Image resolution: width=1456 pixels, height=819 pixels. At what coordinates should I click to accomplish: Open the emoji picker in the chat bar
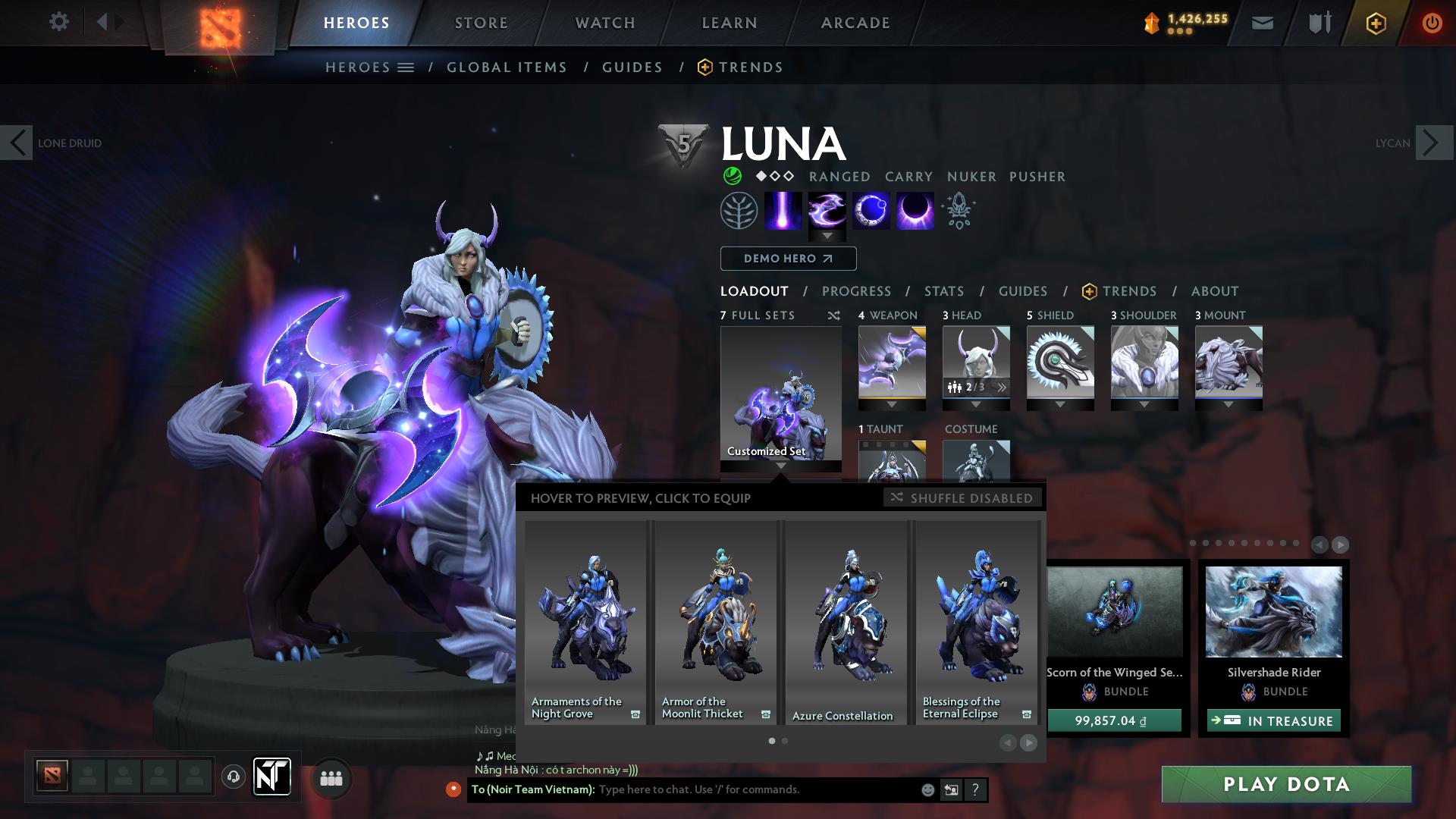coord(927,789)
